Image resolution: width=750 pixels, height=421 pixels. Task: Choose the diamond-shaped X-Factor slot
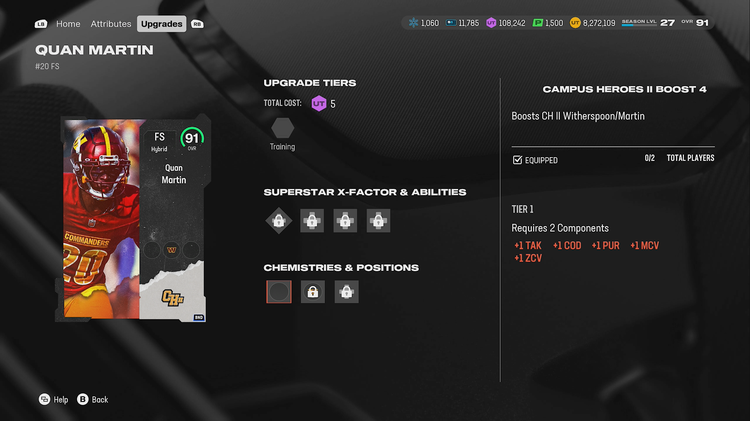pyautogui.click(x=279, y=220)
